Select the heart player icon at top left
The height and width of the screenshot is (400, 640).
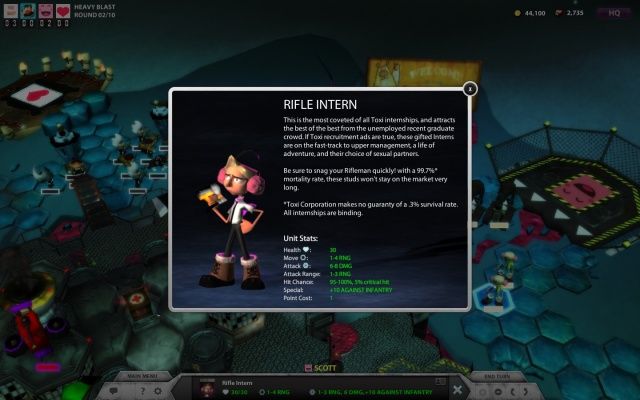point(62,10)
